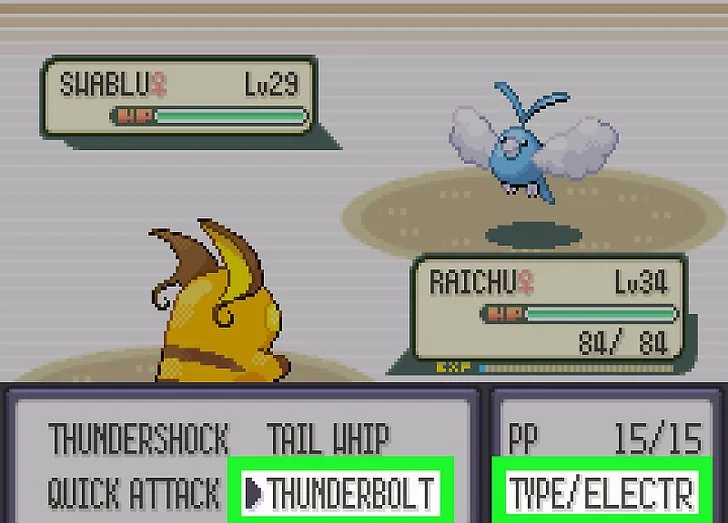Use the THUNDERBOLT move
Screen dimensions: 728x523
click(350, 492)
